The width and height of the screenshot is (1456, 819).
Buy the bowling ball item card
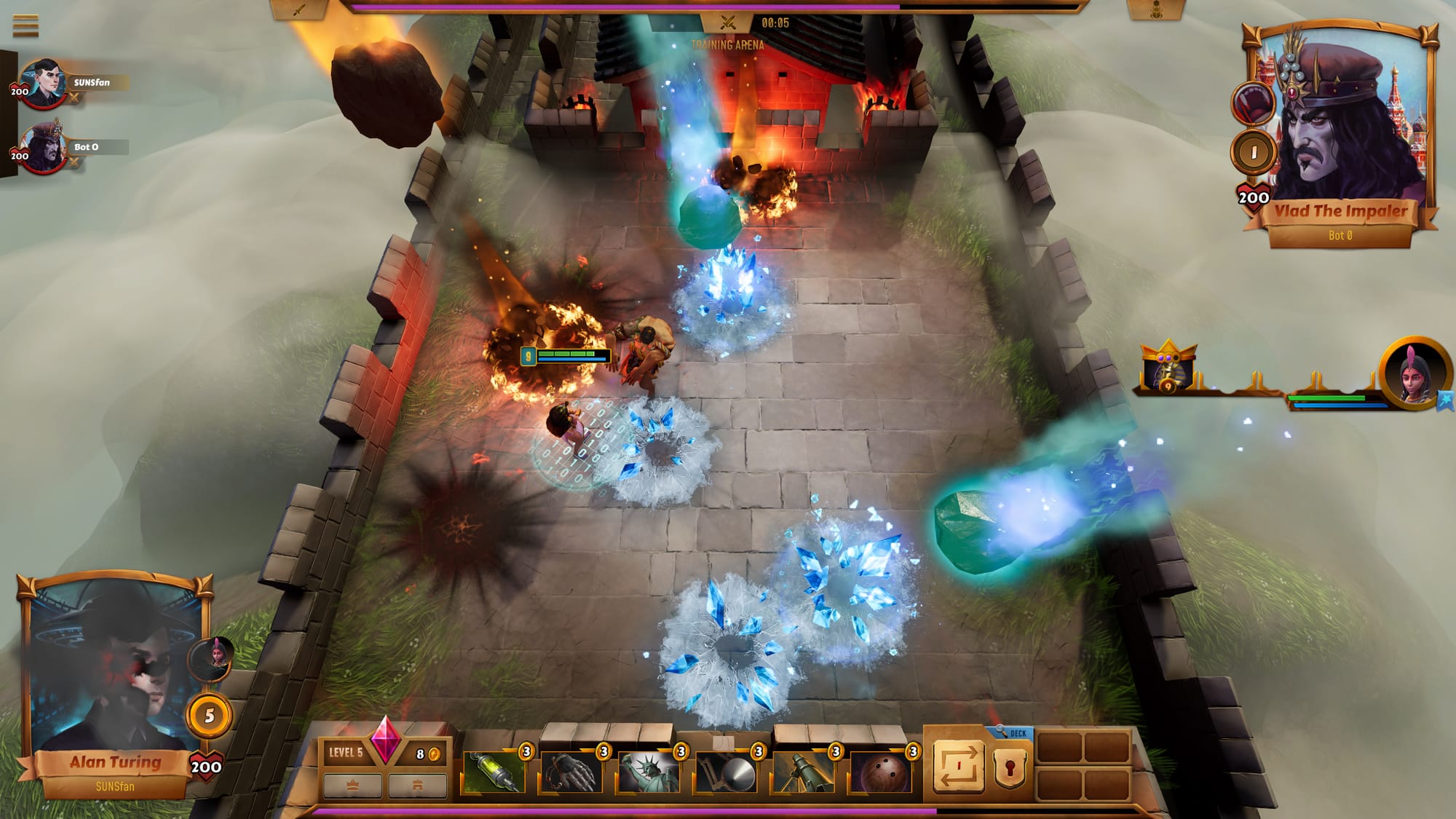coord(880,772)
